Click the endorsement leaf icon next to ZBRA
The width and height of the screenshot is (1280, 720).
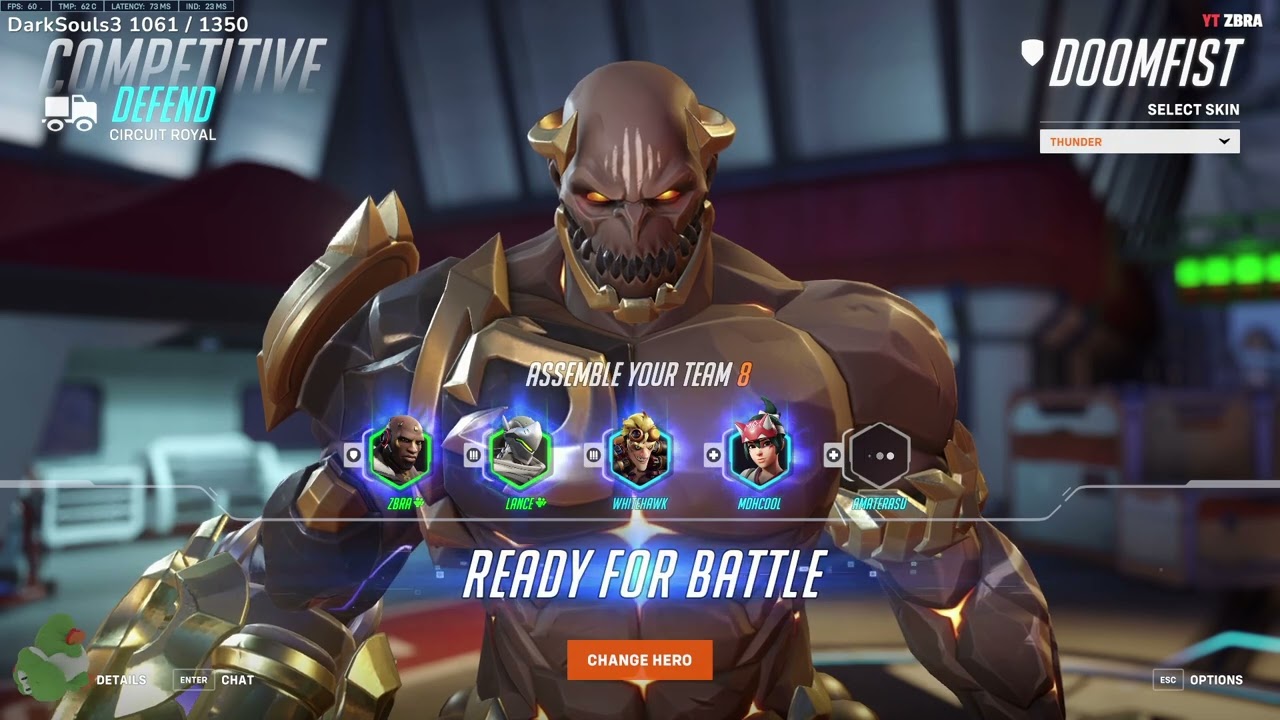tap(418, 504)
